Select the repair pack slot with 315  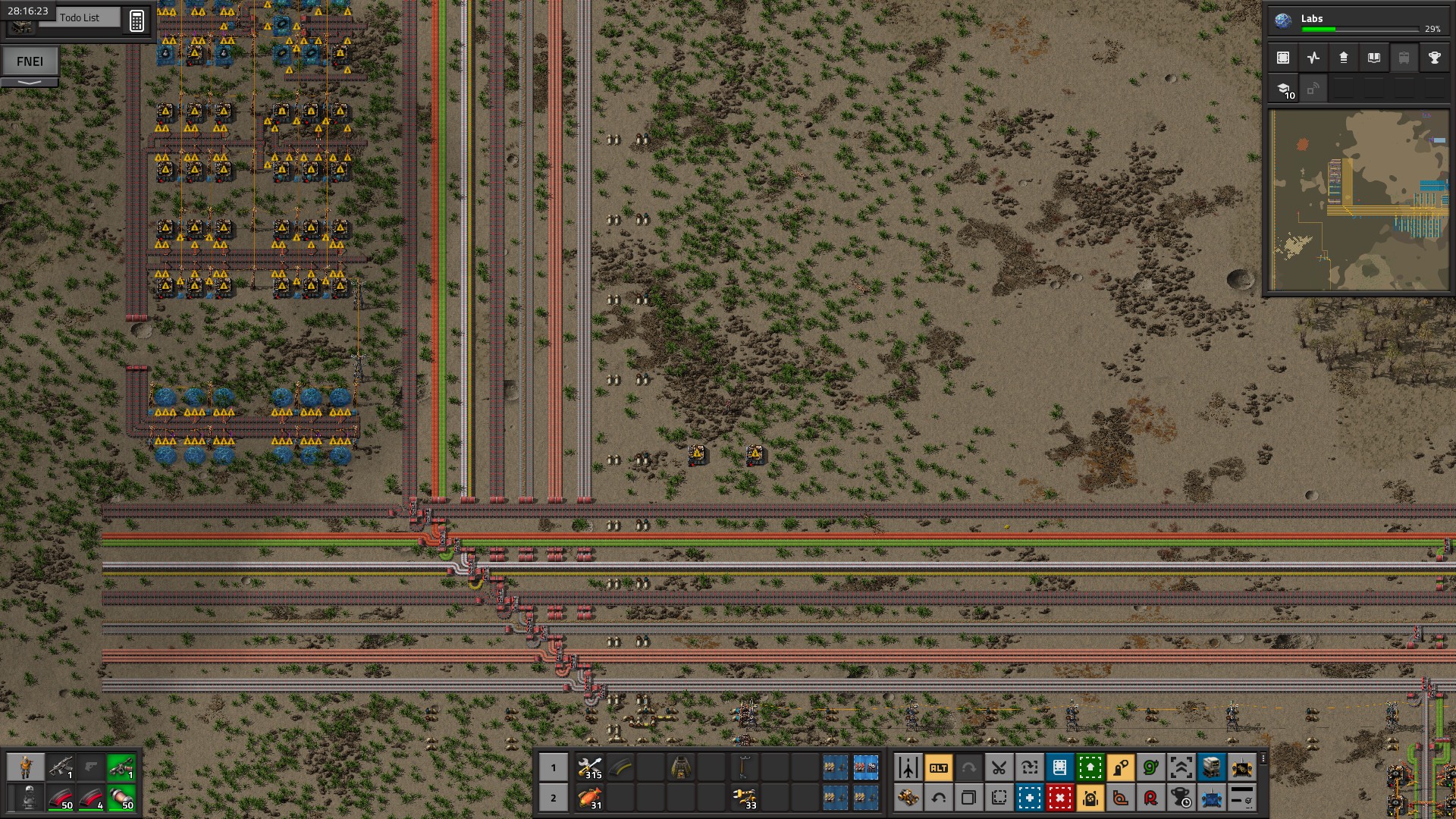590,767
